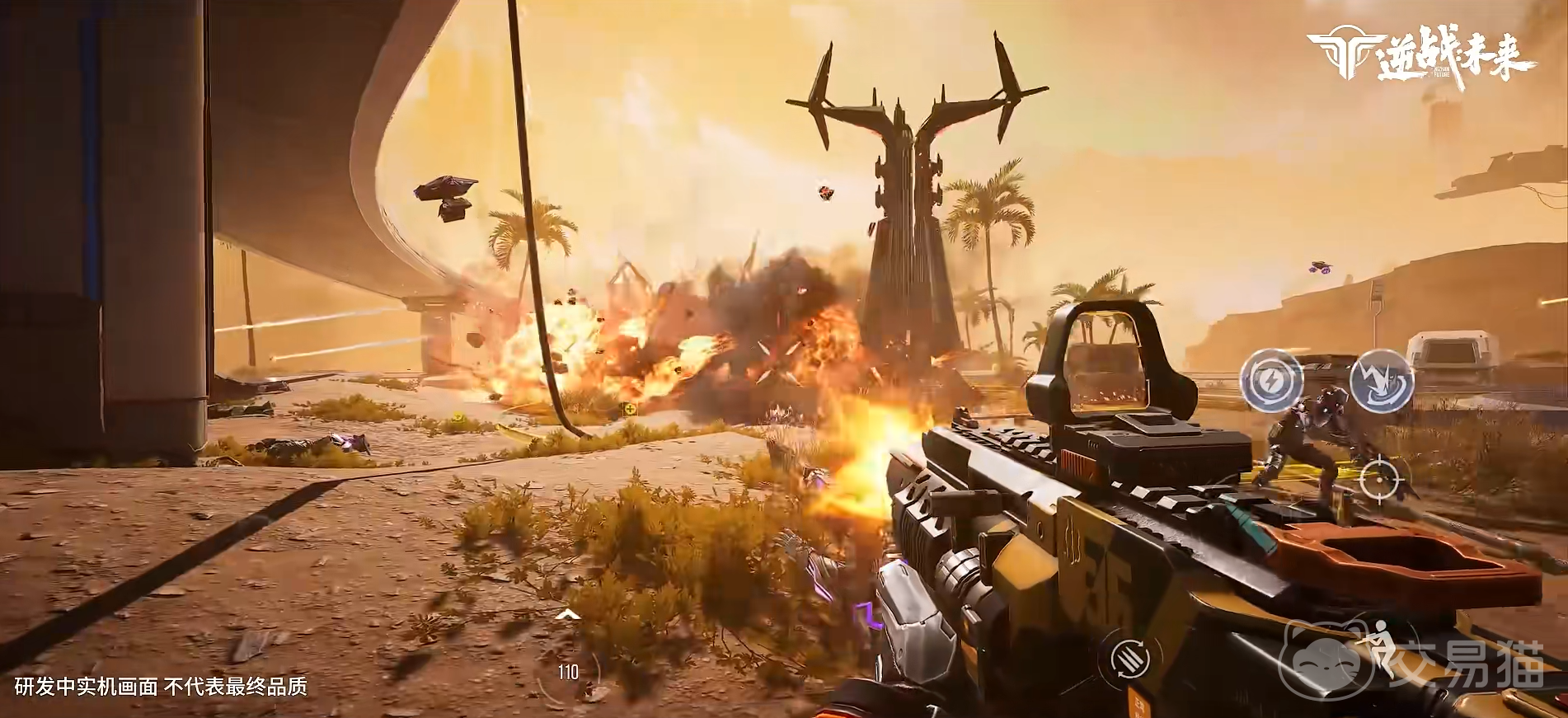Viewport: 1568px width, 718px height.
Task: Trigger the ground-shock burst ability
Action: (1382, 380)
